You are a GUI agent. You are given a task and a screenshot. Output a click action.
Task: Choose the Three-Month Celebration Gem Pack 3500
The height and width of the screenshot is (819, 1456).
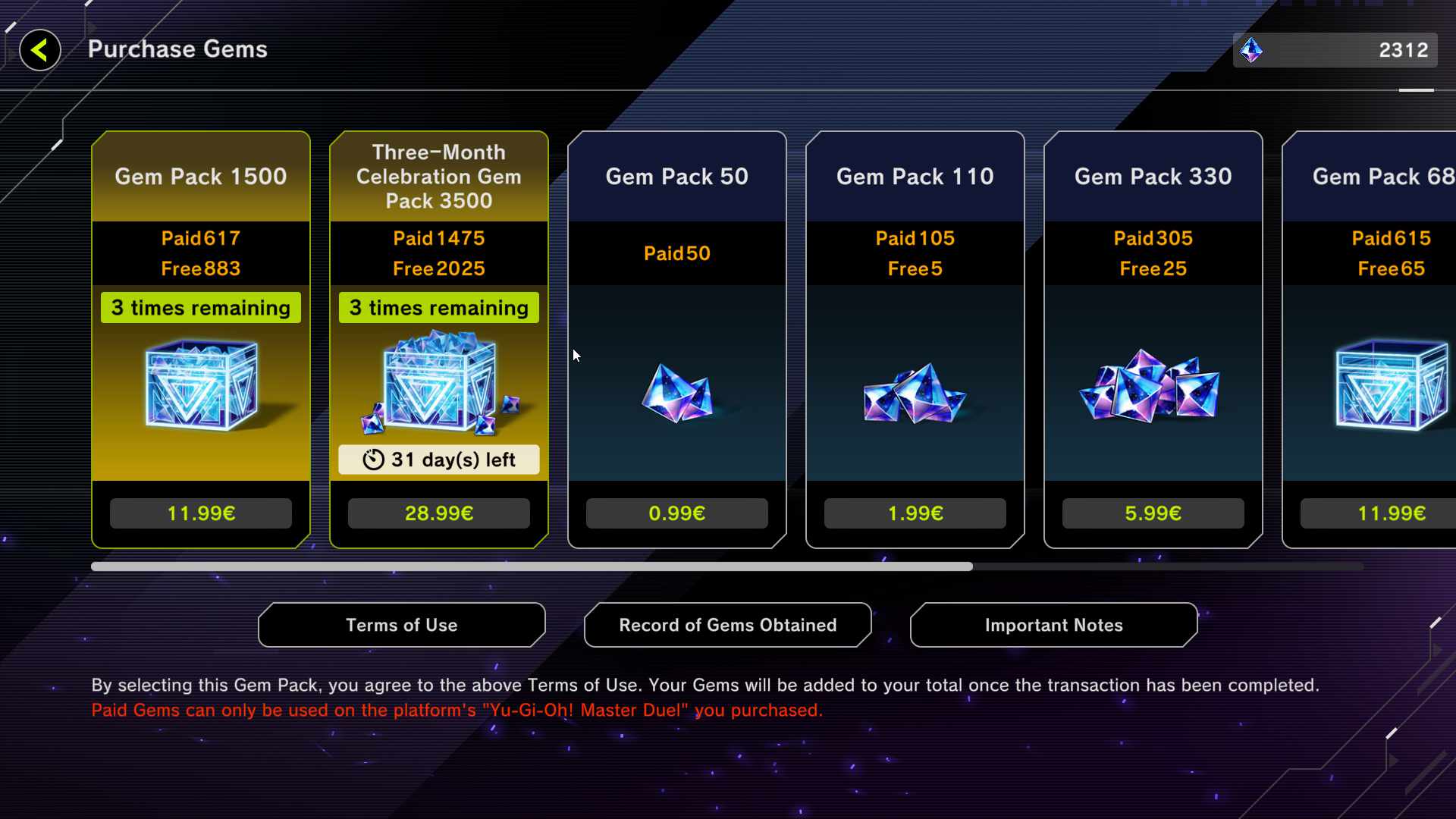tap(438, 379)
